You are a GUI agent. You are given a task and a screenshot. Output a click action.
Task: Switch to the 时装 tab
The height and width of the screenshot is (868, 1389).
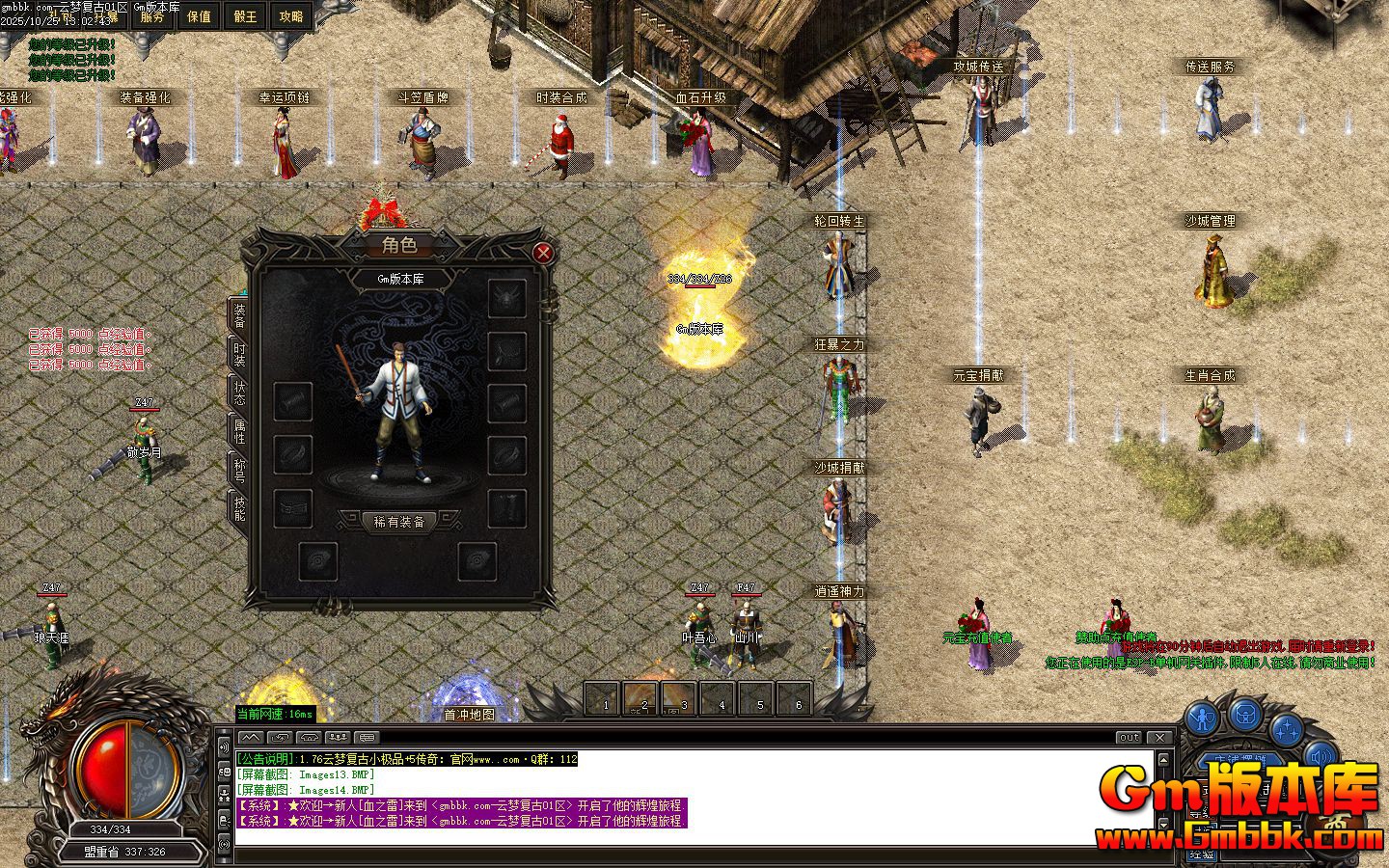coord(238,355)
